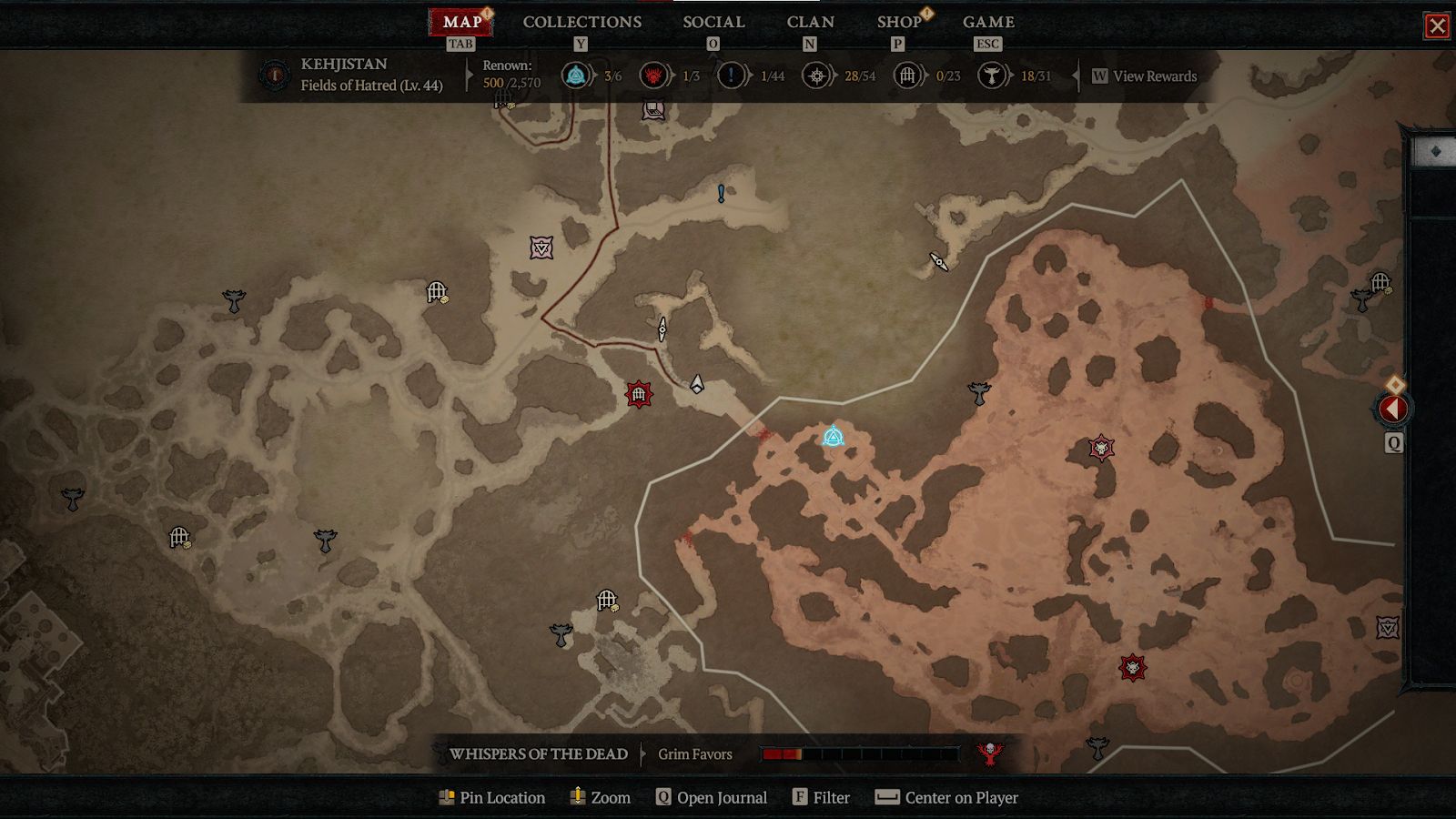This screenshot has width=1456, height=819.
Task: Select the blue waypoint marker on the map
Action: pyautogui.click(x=833, y=437)
